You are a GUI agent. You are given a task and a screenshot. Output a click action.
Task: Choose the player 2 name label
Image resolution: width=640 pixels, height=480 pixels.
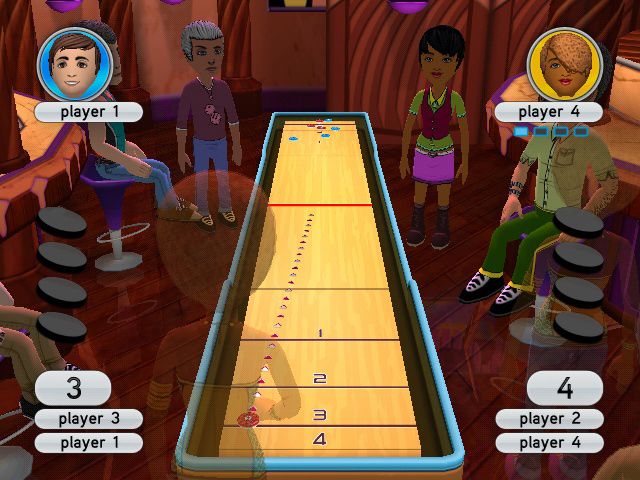coord(549,419)
